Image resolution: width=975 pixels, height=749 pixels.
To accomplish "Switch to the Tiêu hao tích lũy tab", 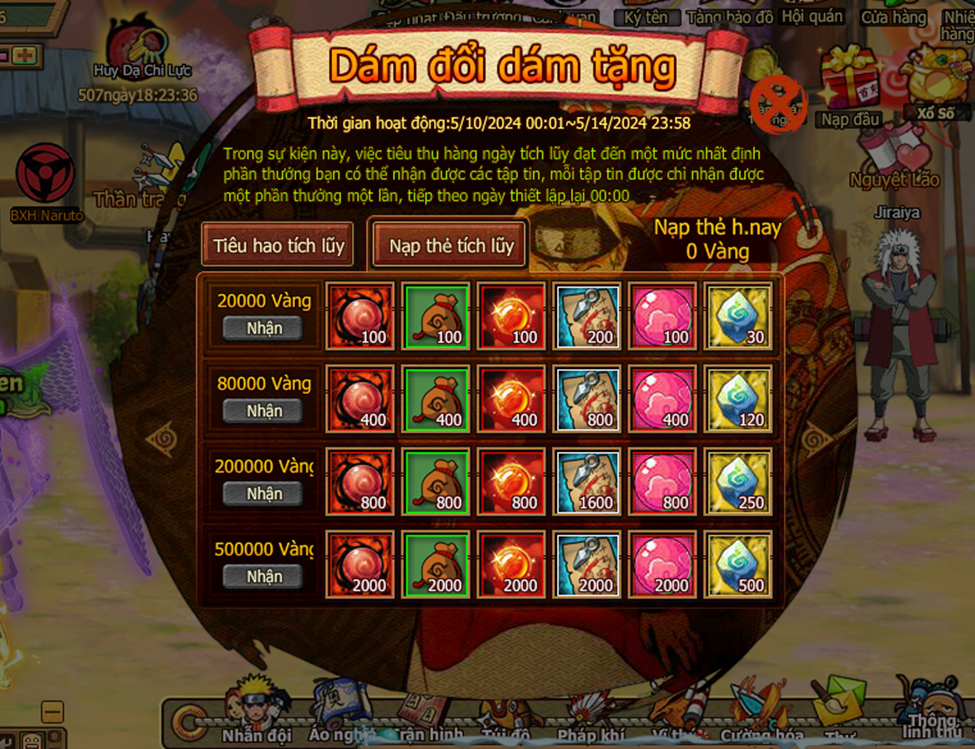I will (x=277, y=246).
